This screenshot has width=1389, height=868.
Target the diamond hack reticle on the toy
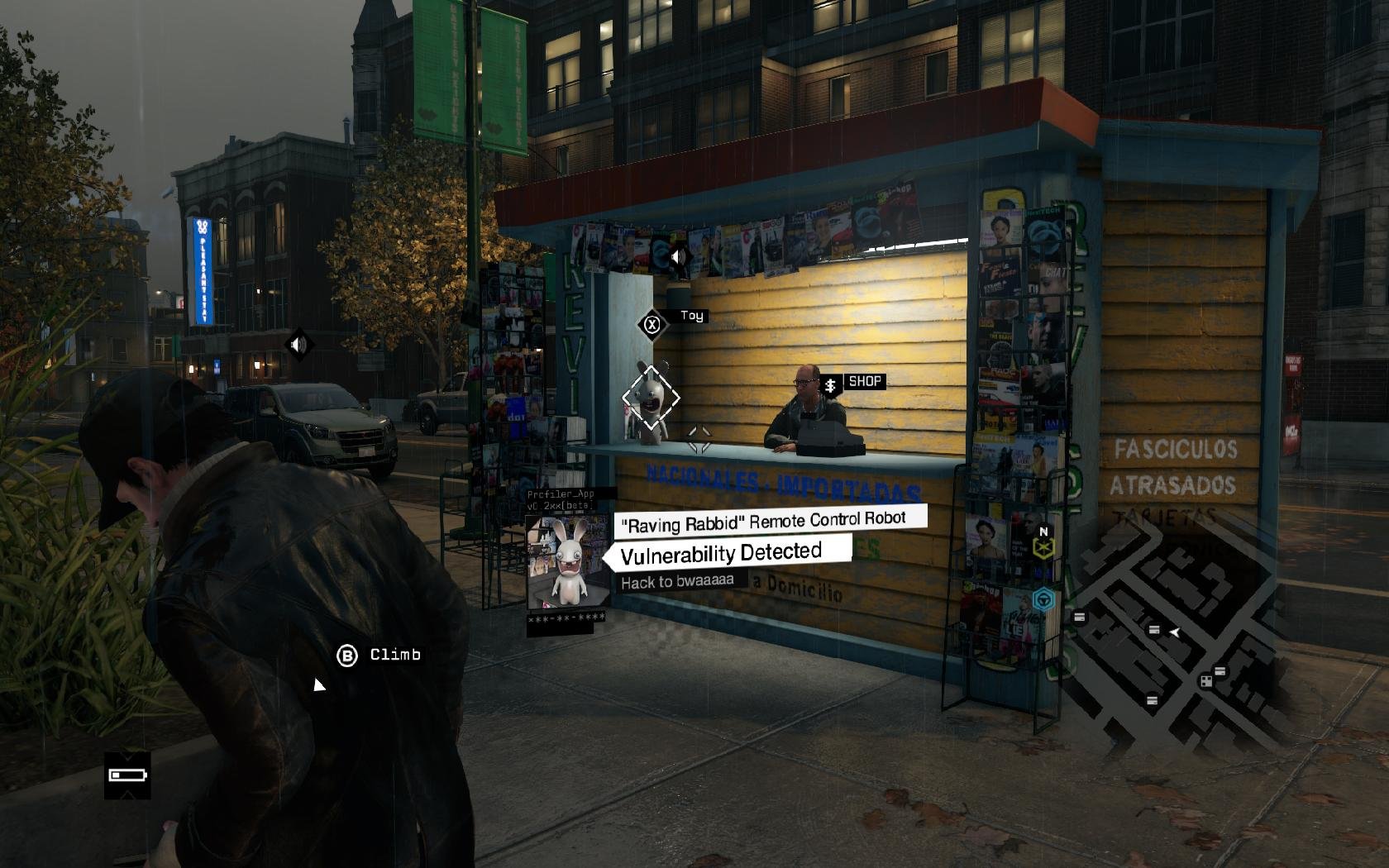click(x=651, y=398)
